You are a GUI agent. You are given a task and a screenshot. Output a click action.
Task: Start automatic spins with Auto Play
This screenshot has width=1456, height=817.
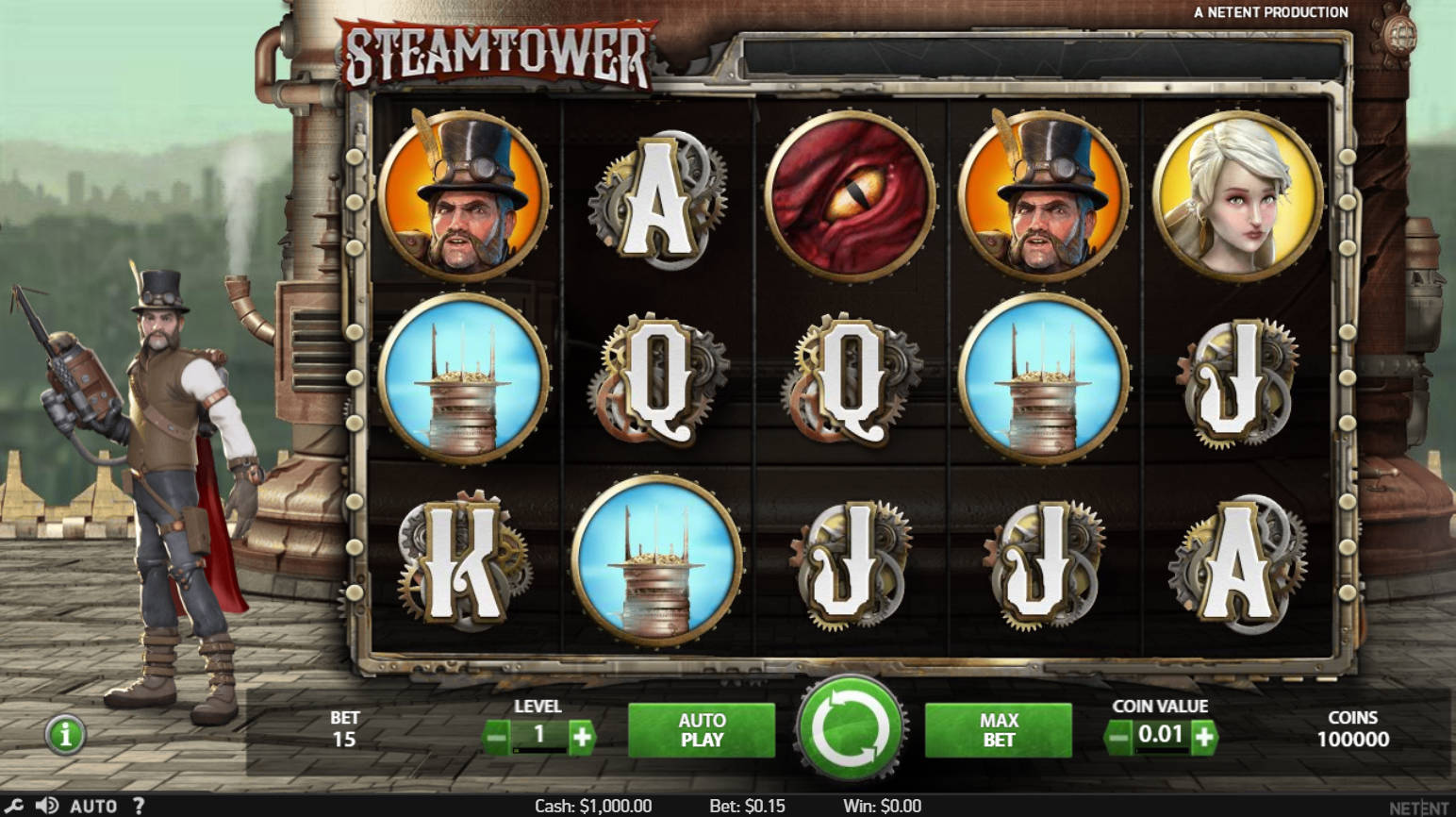tap(701, 727)
